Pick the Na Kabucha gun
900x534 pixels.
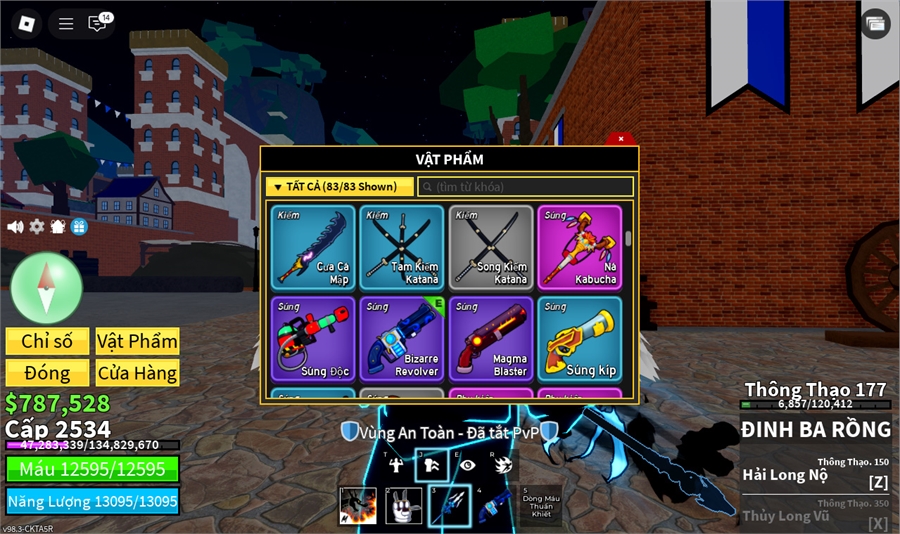(580, 248)
